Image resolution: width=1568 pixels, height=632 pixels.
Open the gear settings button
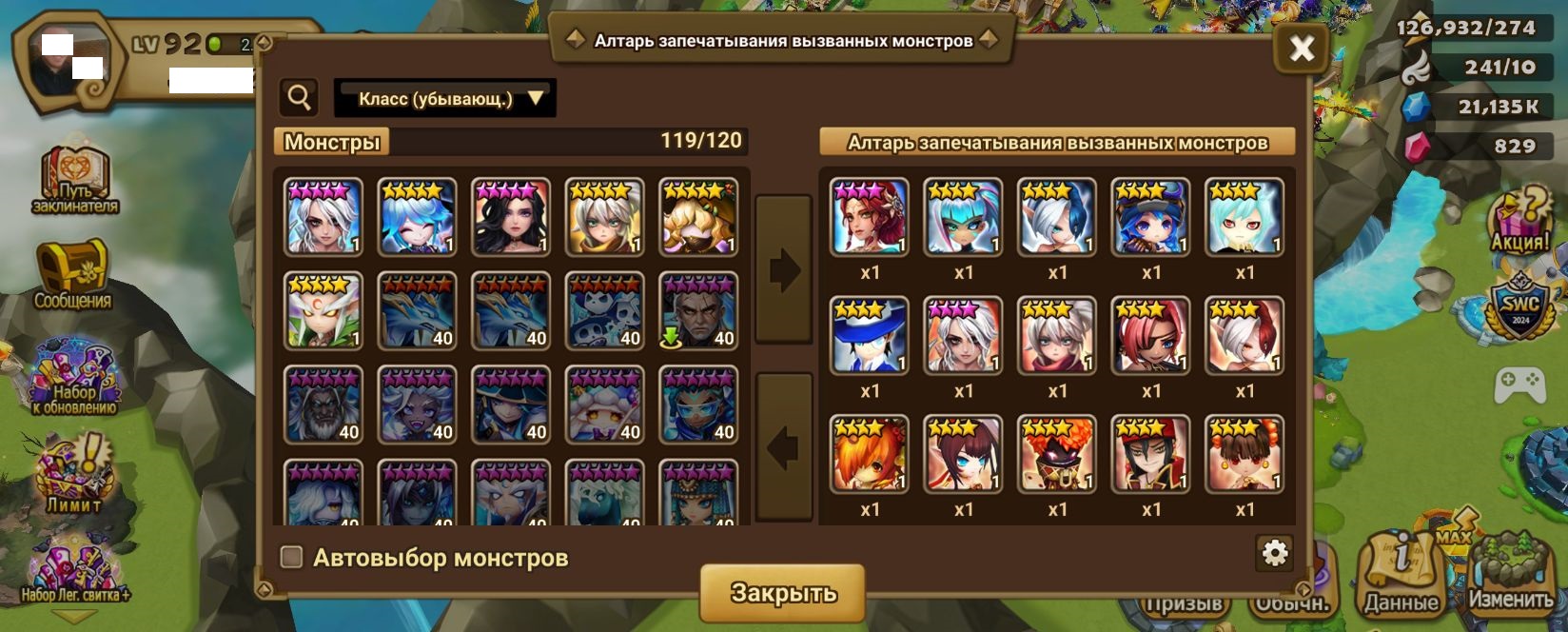[1274, 553]
